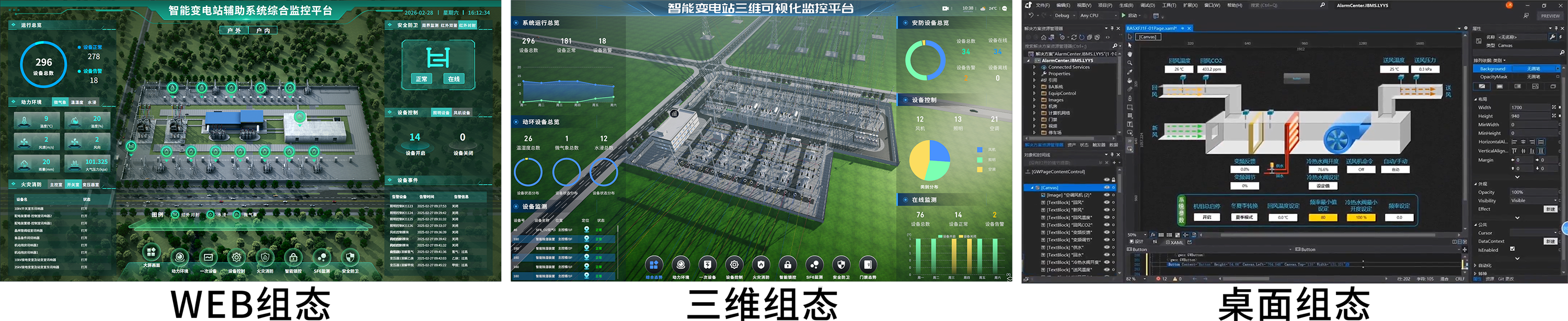Switch to the 温湿度 tab under 动力环境
Image resolution: width=1568 pixels, height=321 pixels.
(x=77, y=102)
